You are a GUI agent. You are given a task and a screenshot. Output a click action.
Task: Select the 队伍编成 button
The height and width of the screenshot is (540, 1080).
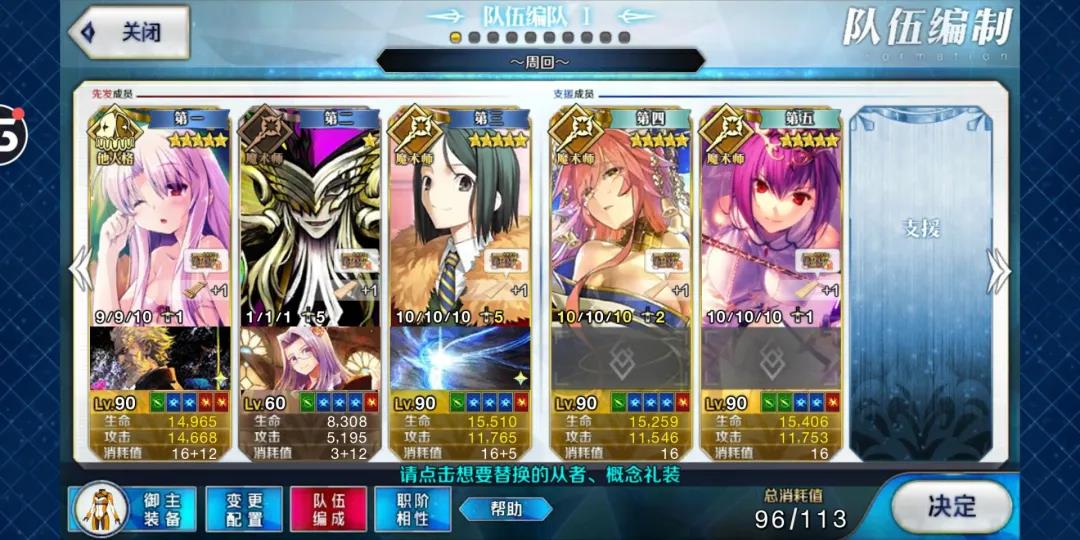tap(328, 508)
